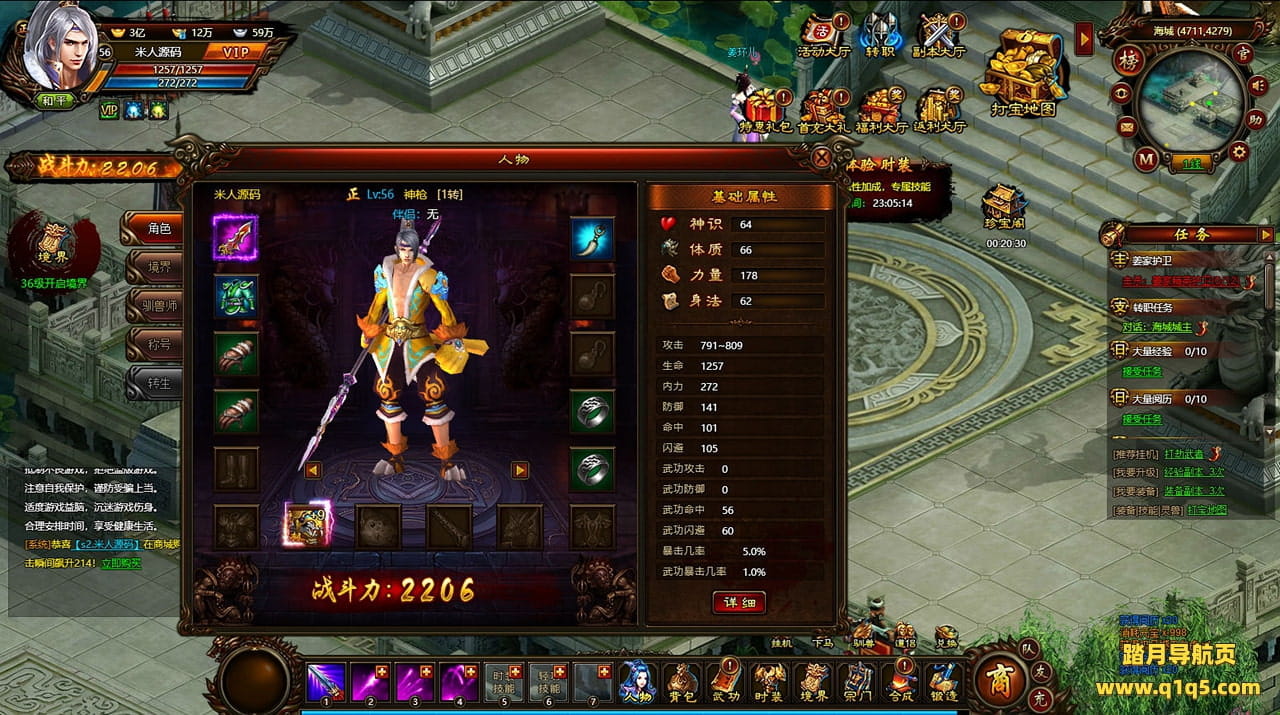
Task: Open the 锻造 forging menu
Action: (944, 682)
